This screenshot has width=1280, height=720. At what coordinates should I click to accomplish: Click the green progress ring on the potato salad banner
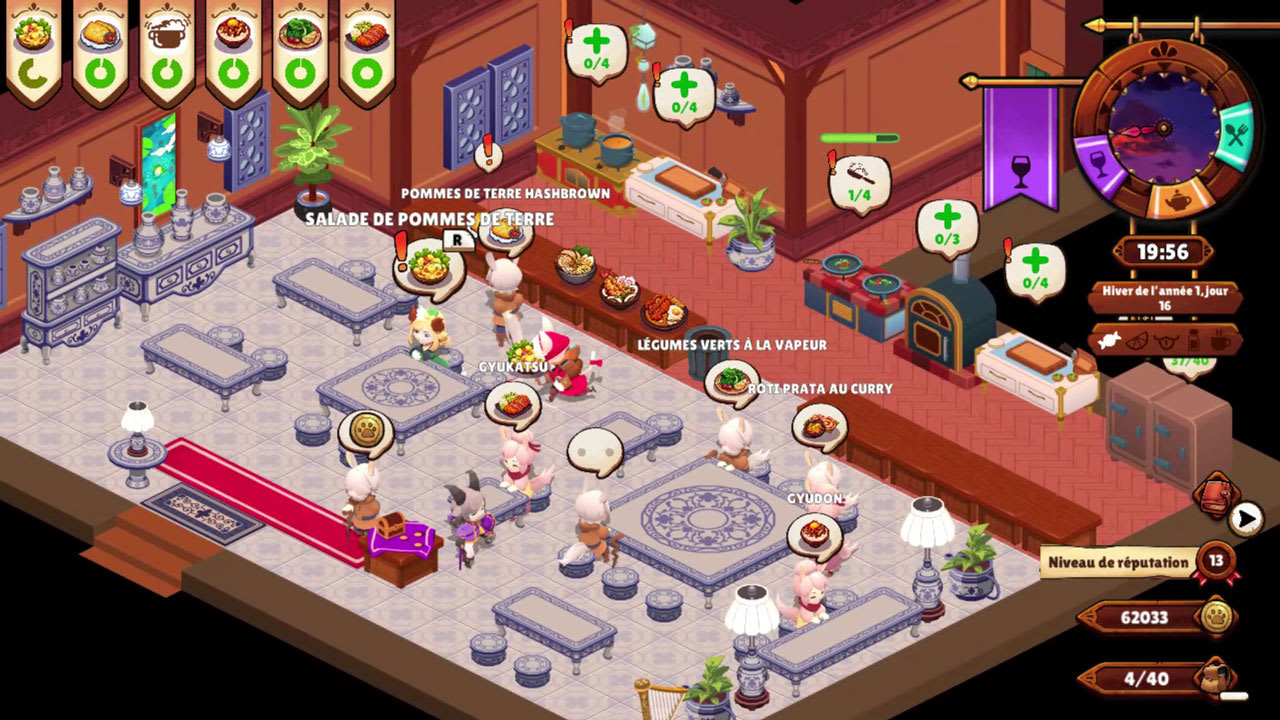tap(32, 72)
